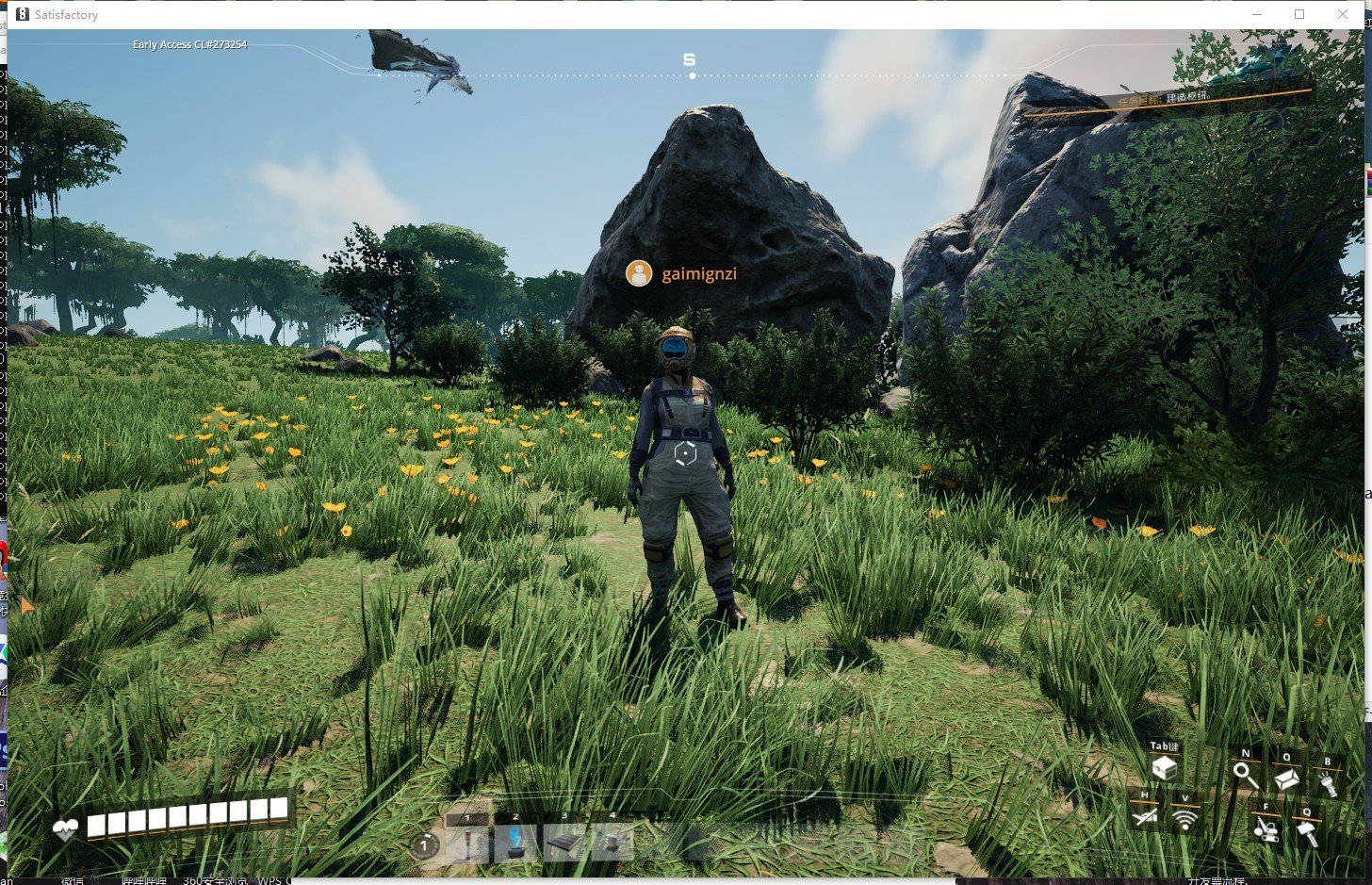Select the power pole in hotbar slot 1
Image resolution: width=1372 pixels, height=885 pixels.
pyautogui.click(x=468, y=843)
